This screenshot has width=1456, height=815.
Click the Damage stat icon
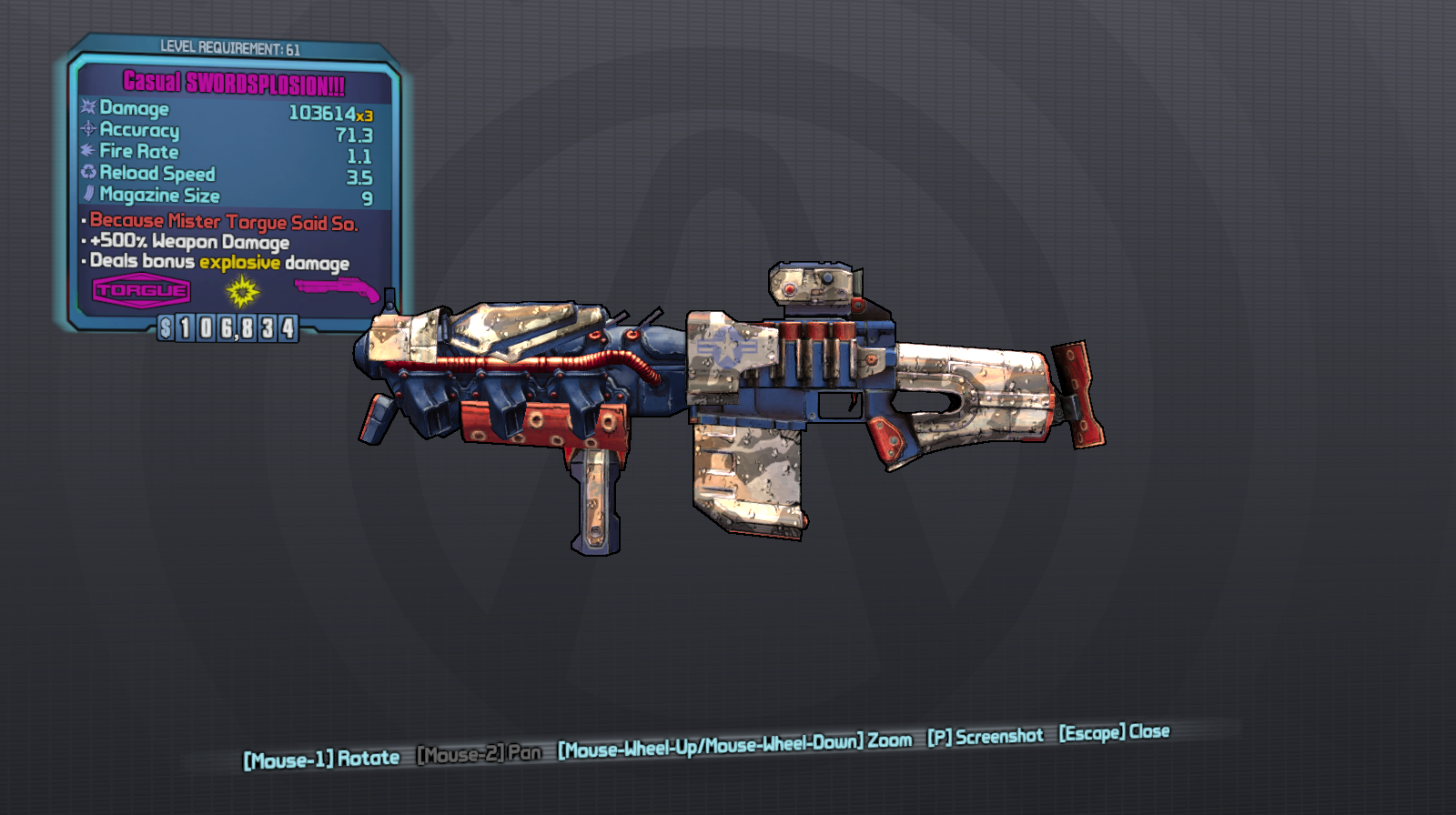coord(86,109)
